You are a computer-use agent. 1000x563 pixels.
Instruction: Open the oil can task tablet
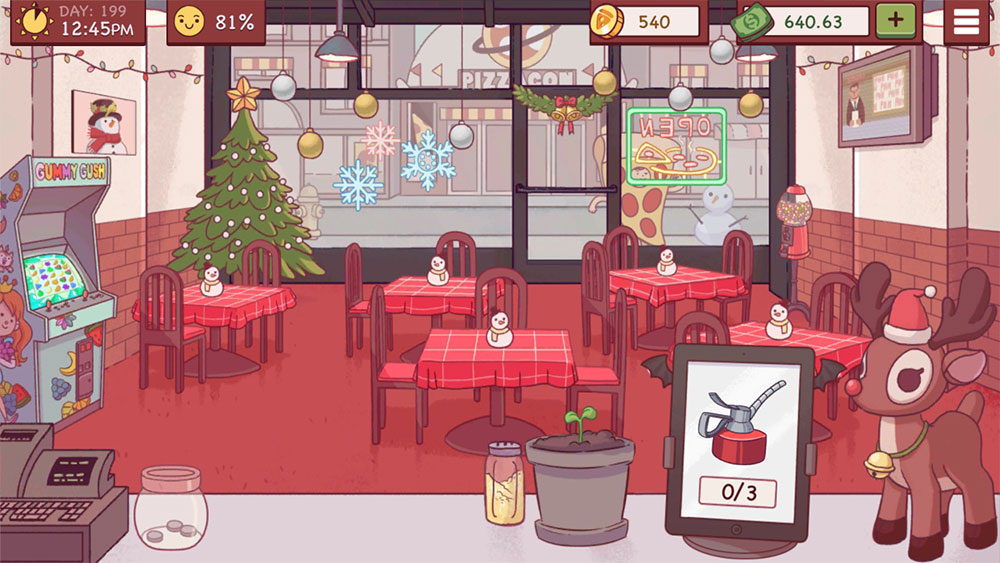(739, 439)
